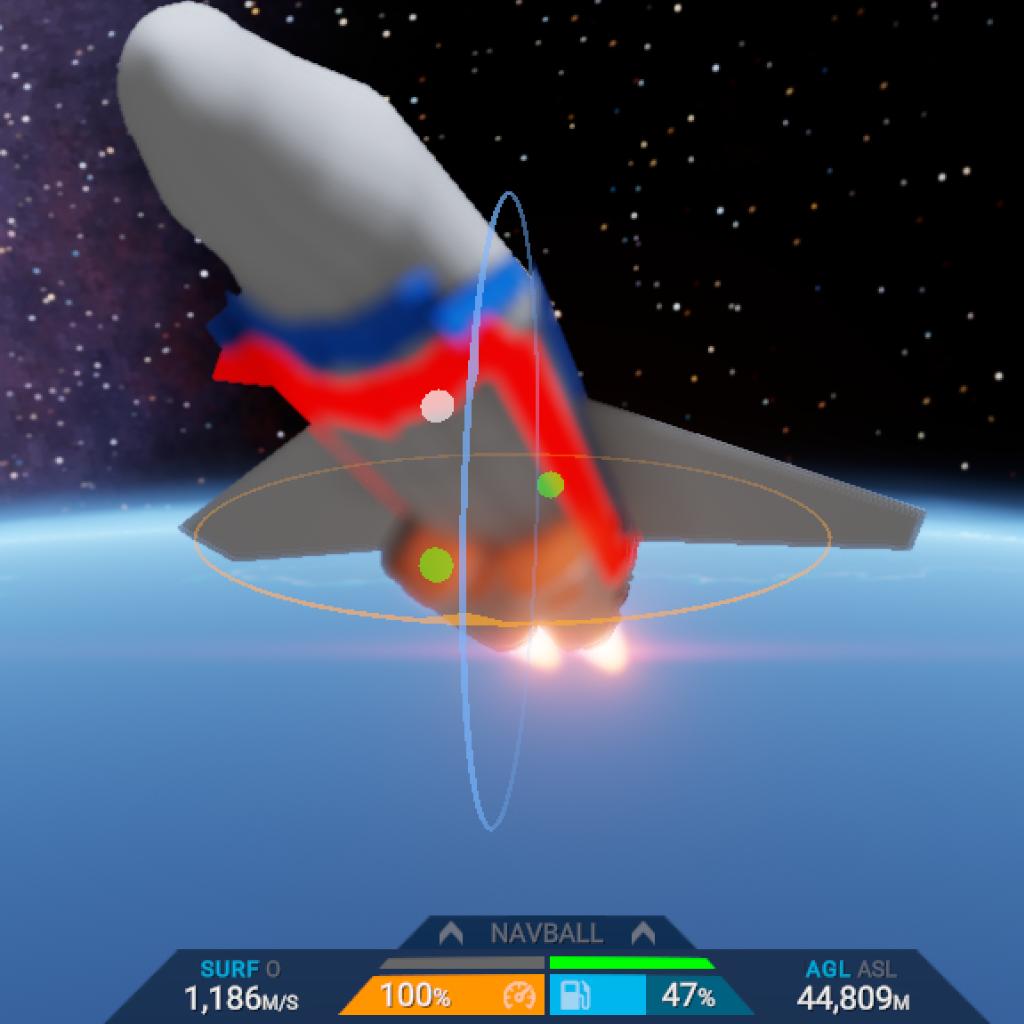
Task: Open the fuel pump panel
Action: click(x=574, y=996)
